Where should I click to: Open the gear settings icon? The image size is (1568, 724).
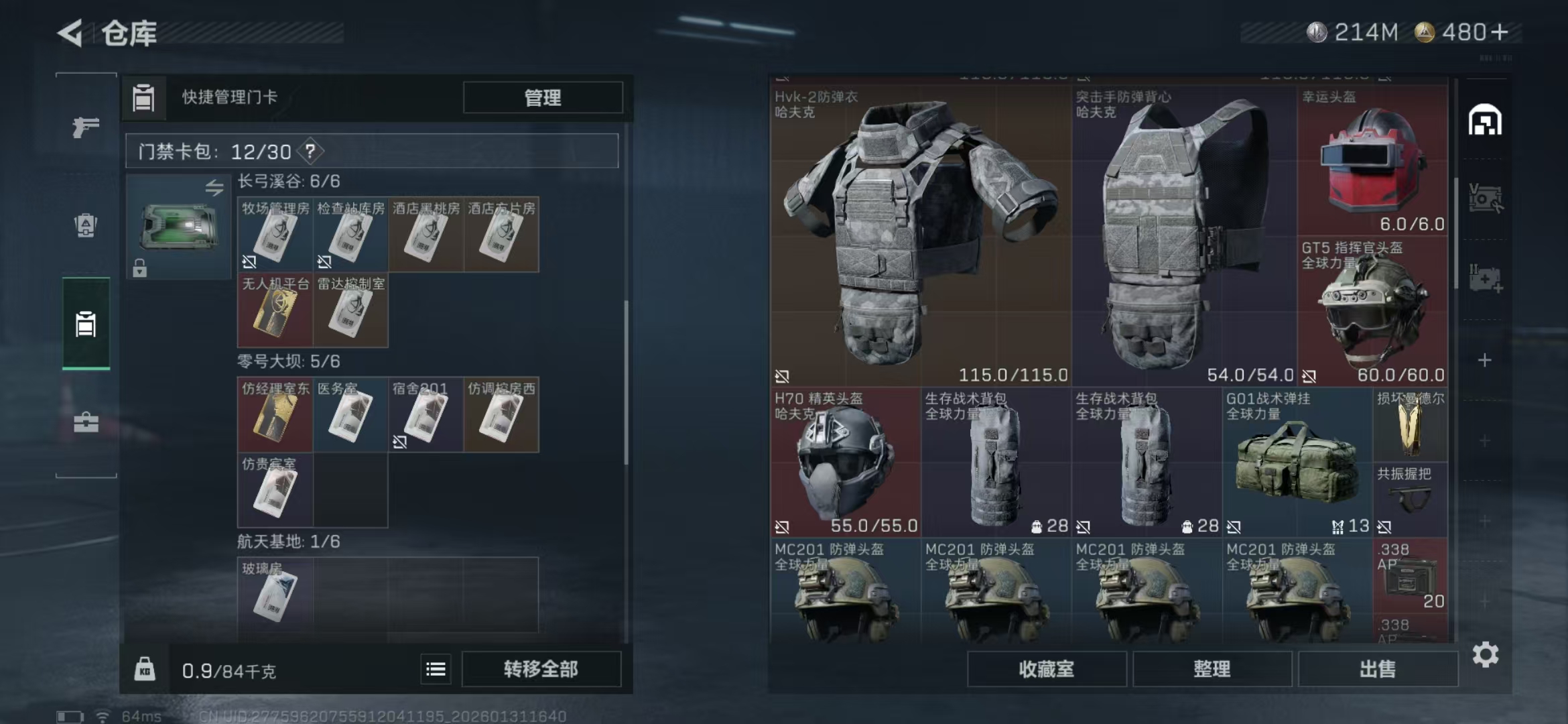tap(1485, 655)
